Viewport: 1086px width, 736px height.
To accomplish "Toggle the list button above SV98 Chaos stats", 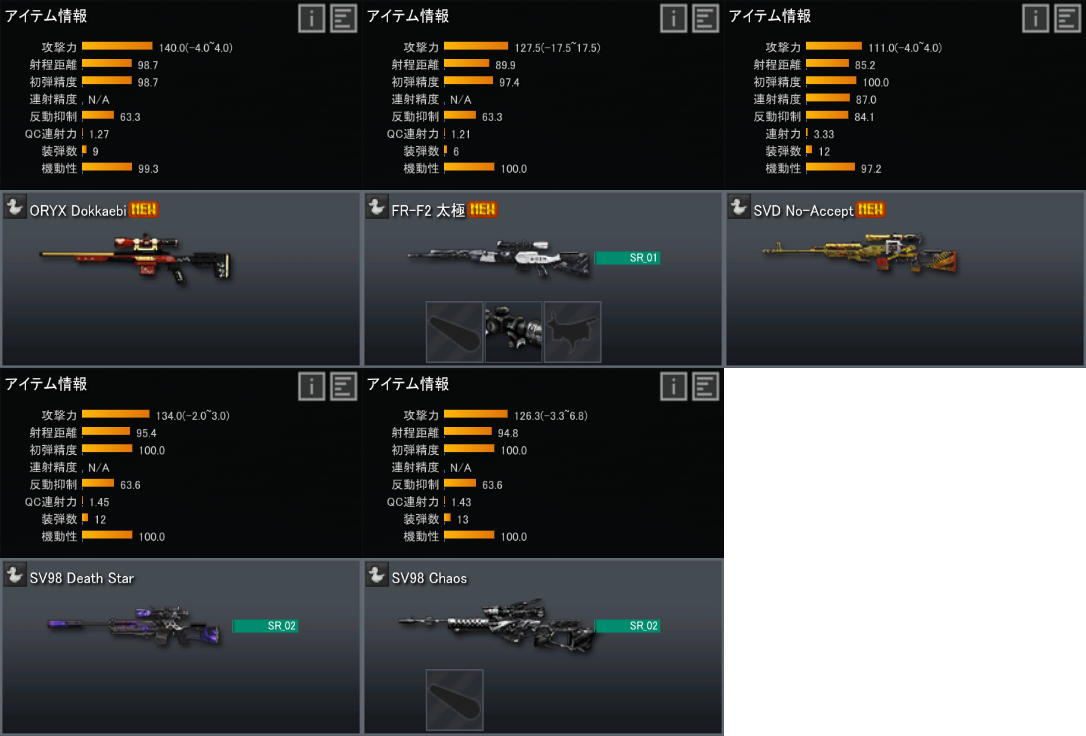I will pos(705,386).
